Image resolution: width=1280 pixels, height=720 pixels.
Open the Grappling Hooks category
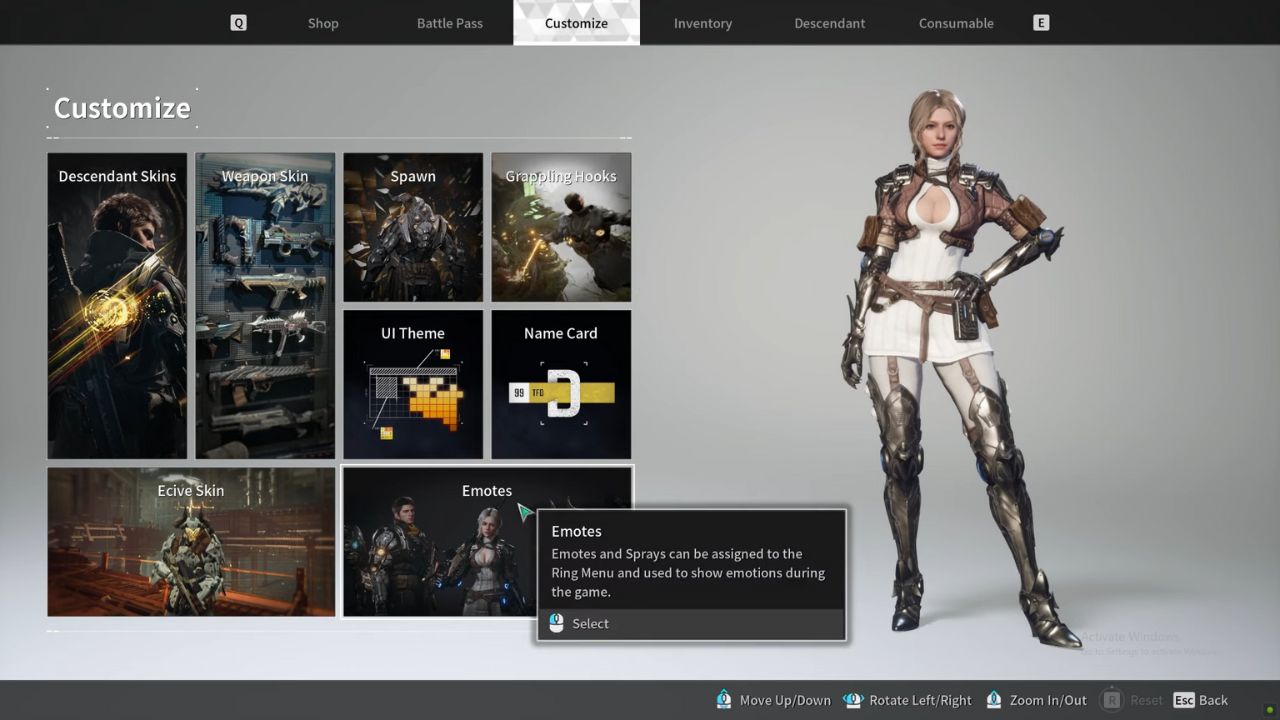(561, 226)
